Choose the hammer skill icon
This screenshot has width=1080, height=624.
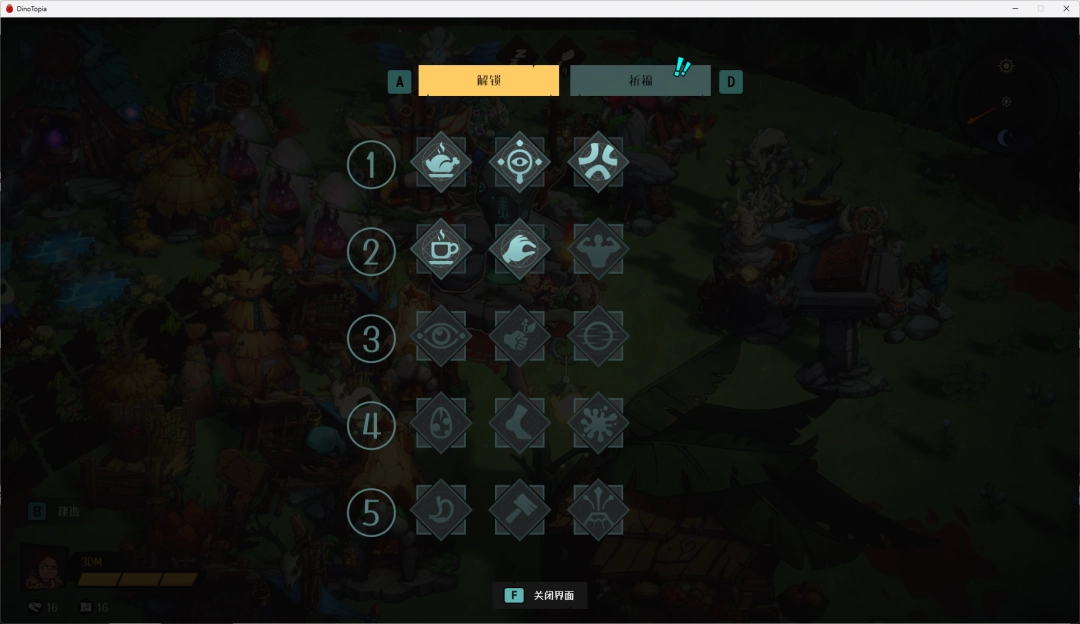pyautogui.click(x=519, y=510)
